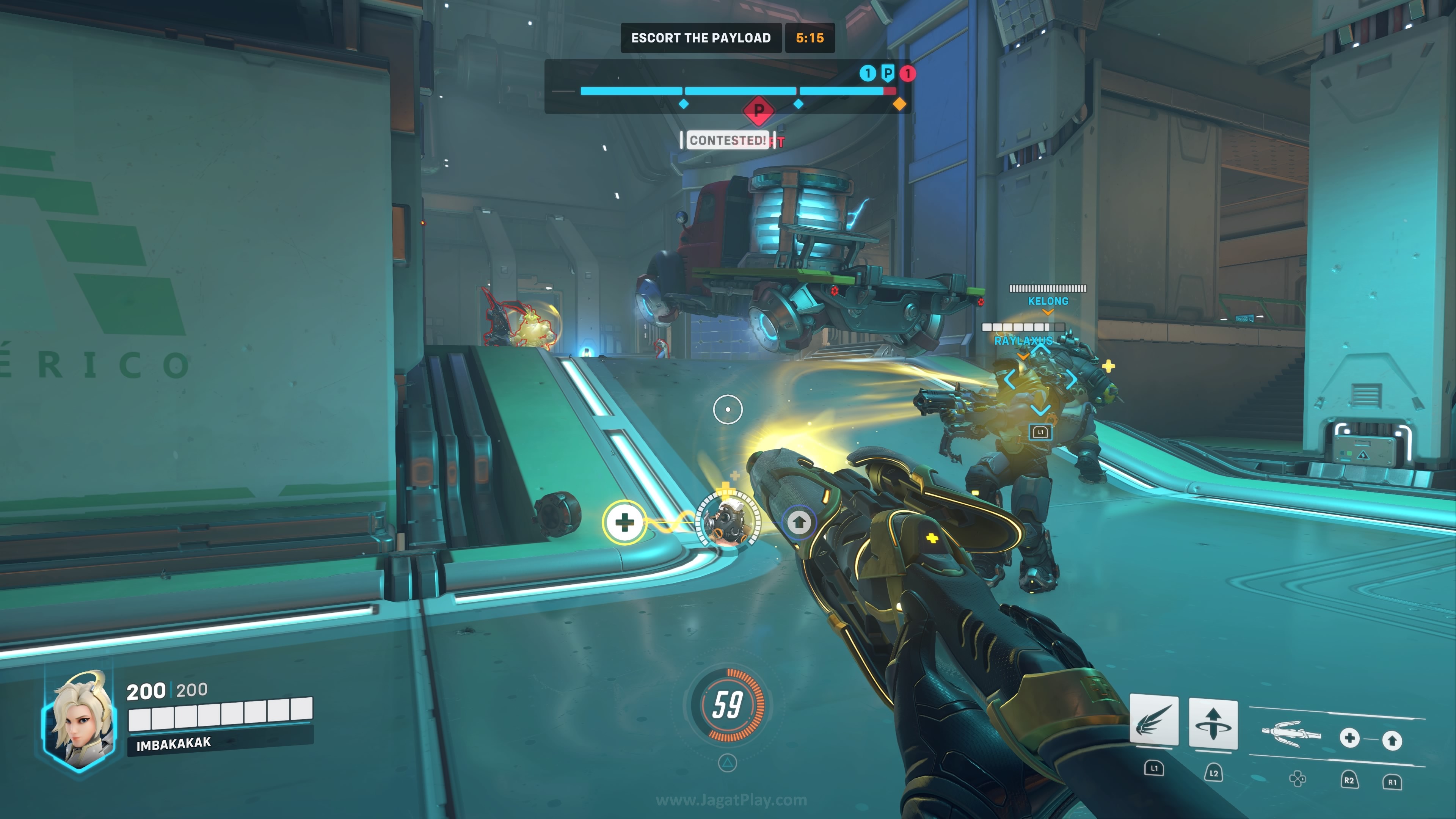
Task: Click Mercy's hero portrait
Action: click(x=80, y=721)
